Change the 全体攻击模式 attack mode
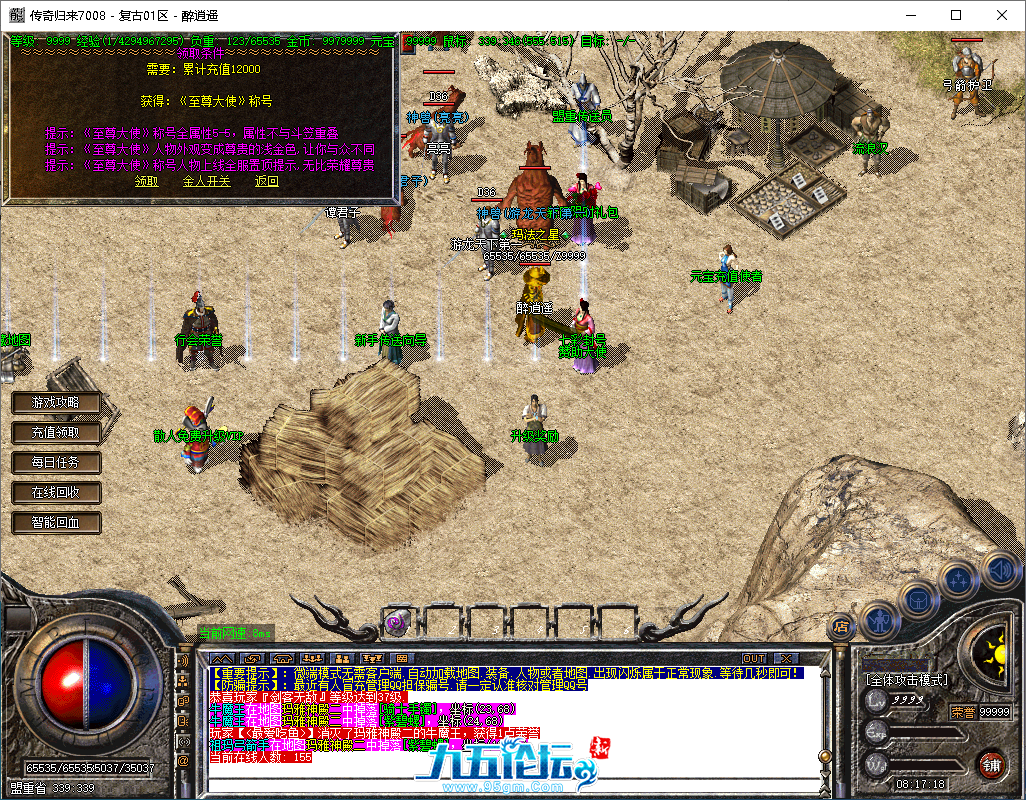The height and width of the screenshot is (800, 1026). coord(907,680)
